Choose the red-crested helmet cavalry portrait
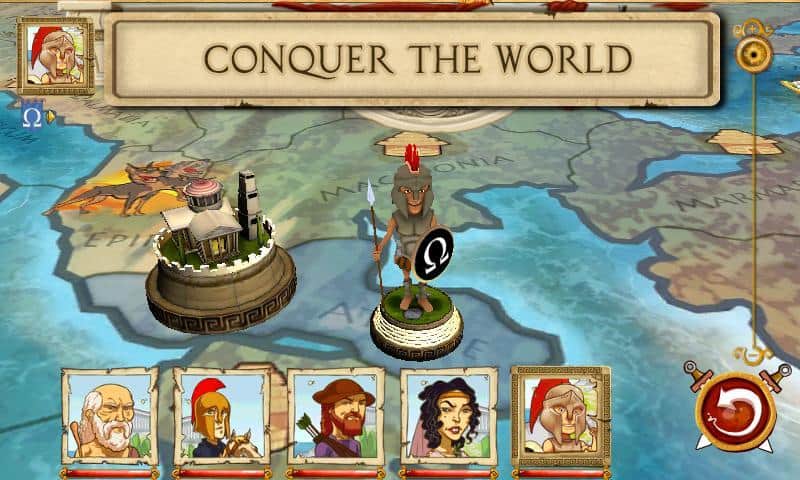This screenshot has height=480, width=800. [222, 416]
